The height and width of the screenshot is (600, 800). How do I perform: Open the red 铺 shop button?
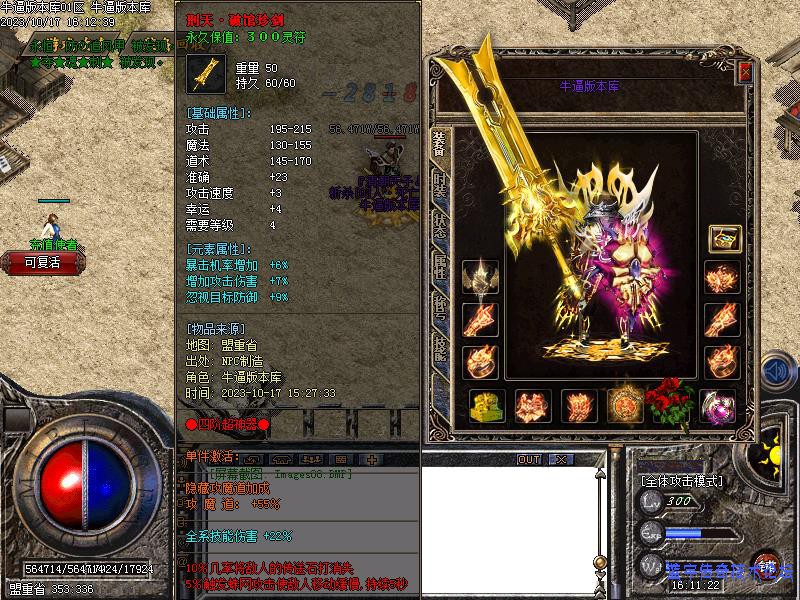(767, 566)
